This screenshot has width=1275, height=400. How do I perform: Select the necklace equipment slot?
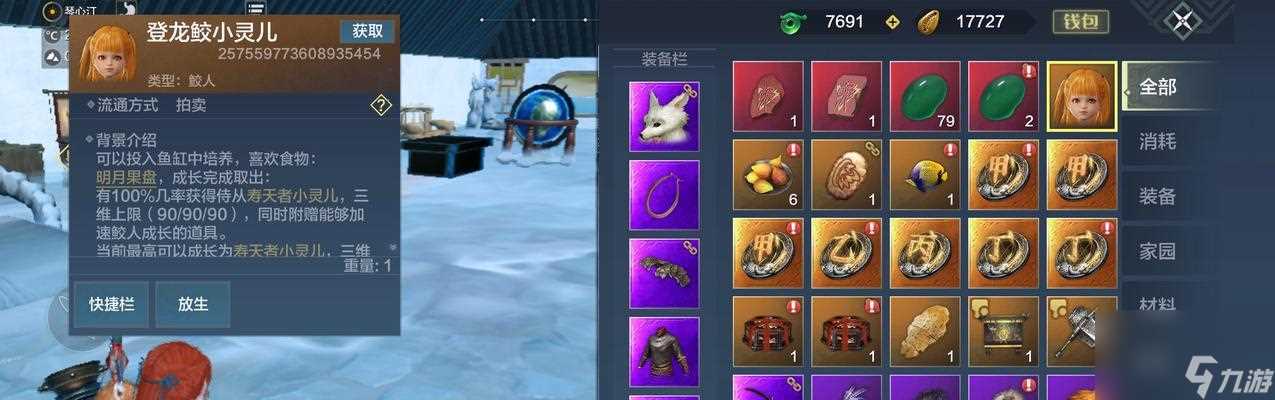coord(664,195)
